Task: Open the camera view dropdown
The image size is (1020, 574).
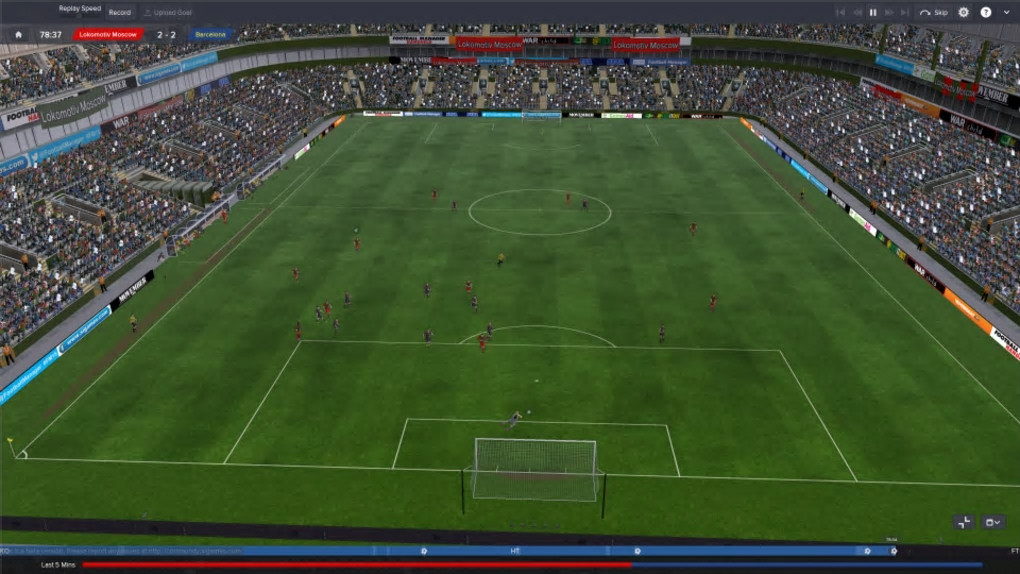Action: (993, 522)
